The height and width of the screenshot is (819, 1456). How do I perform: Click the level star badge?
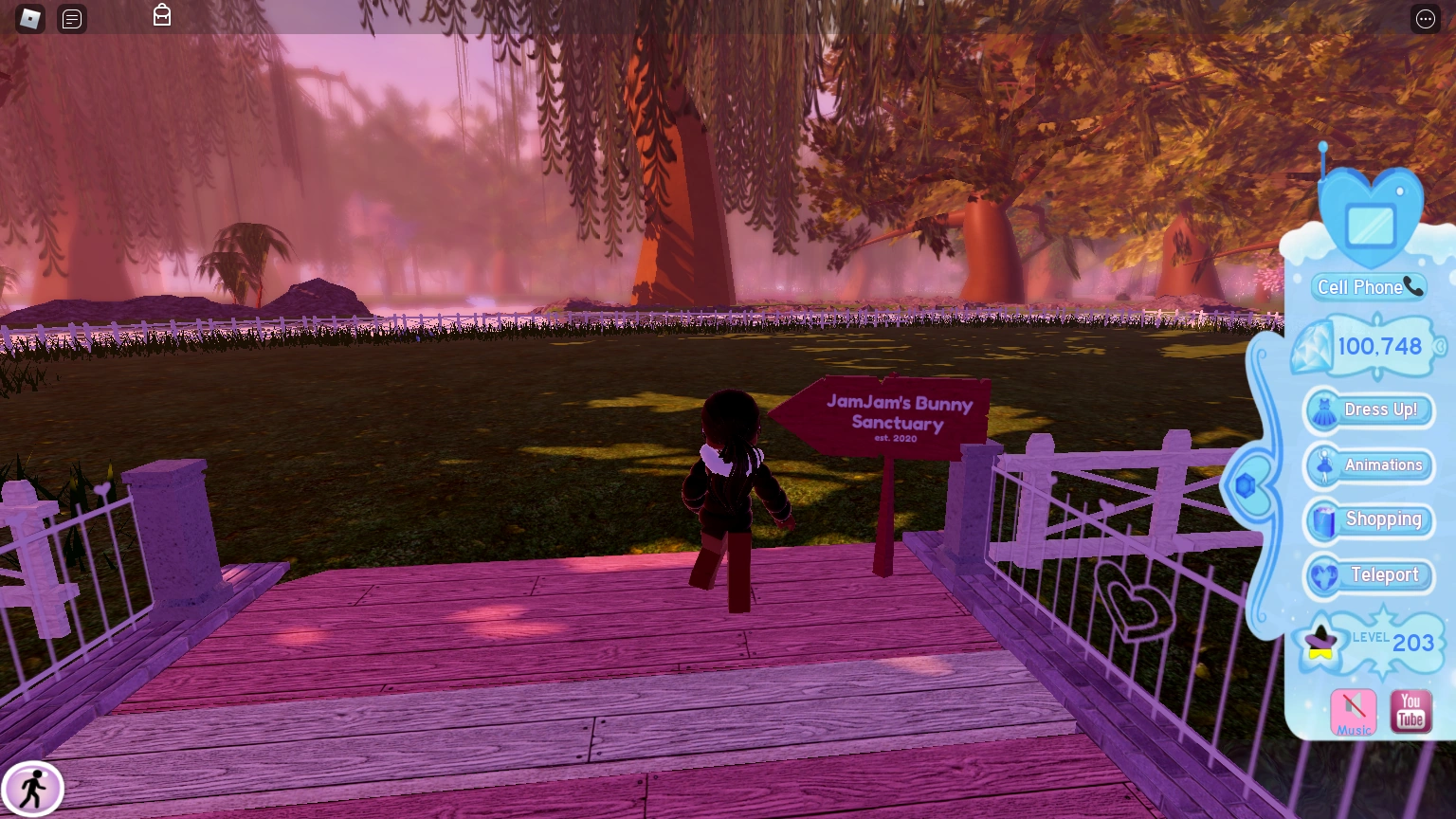coord(1321,641)
